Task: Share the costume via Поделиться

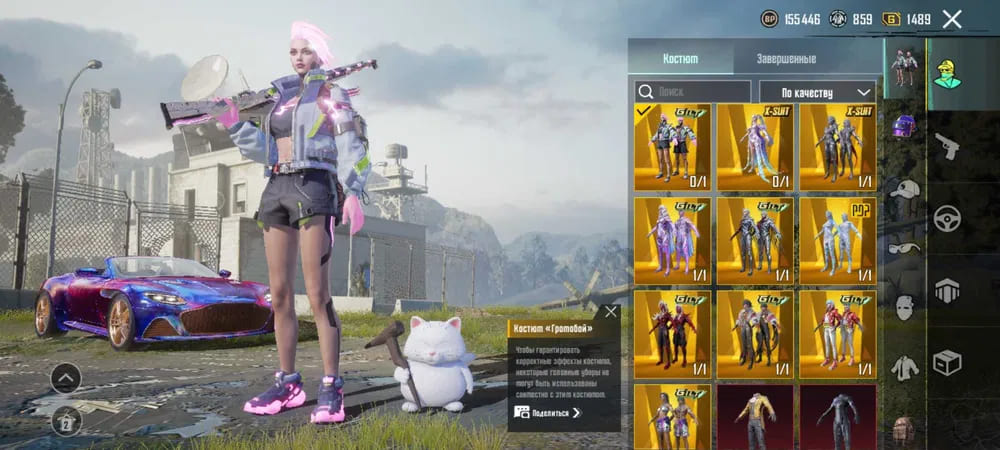Action: [547, 412]
